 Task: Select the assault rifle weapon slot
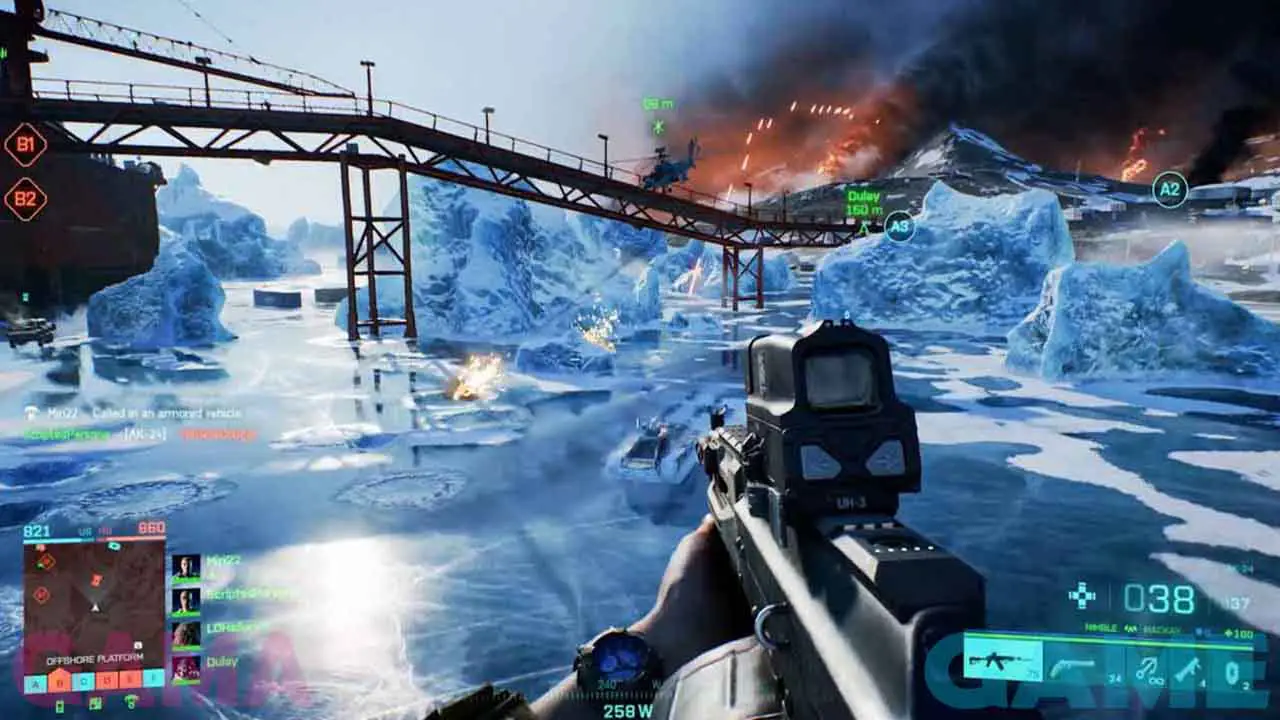[x=1003, y=662]
